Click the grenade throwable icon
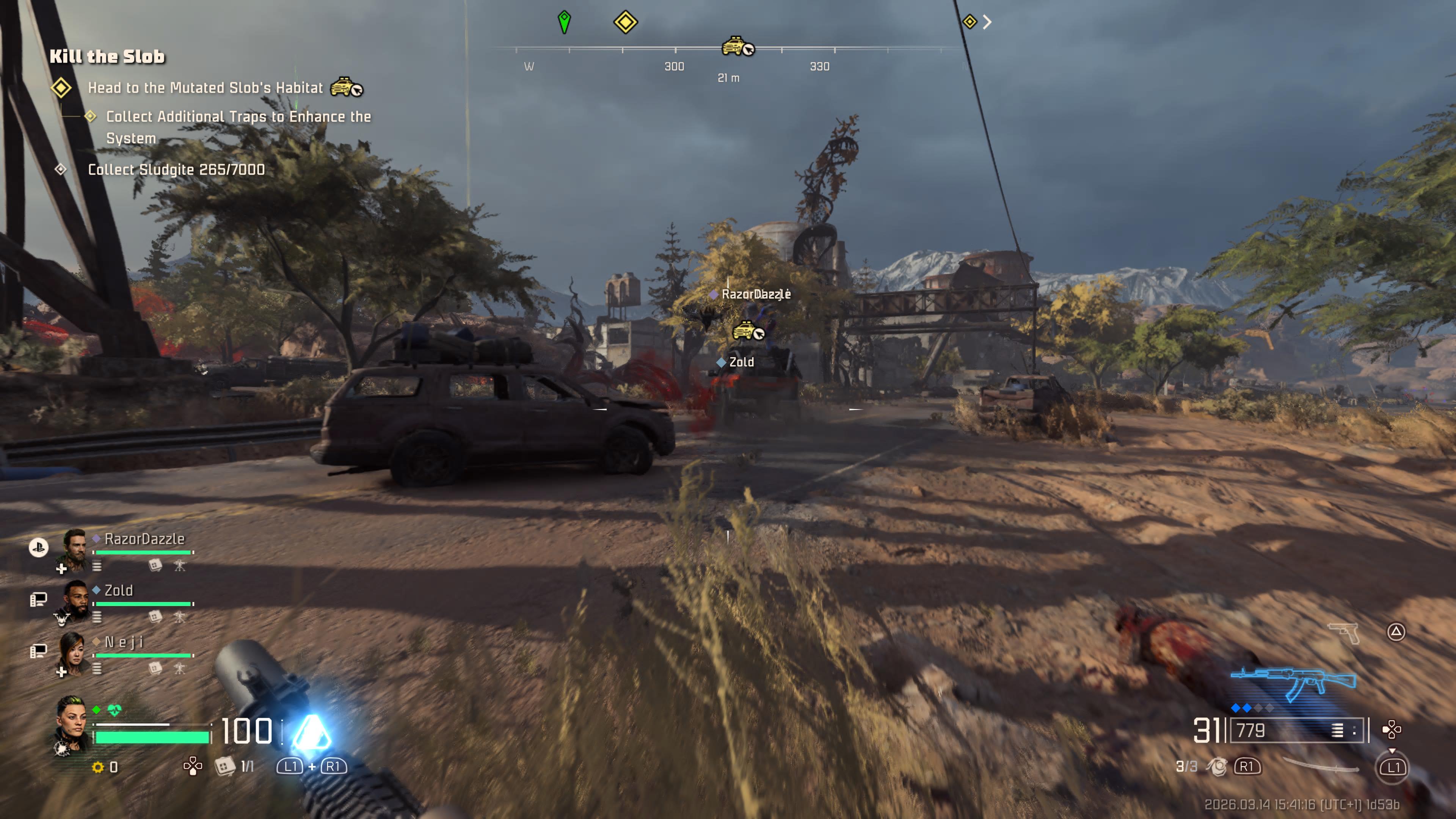The height and width of the screenshot is (819, 1456). tap(1216, 766)
